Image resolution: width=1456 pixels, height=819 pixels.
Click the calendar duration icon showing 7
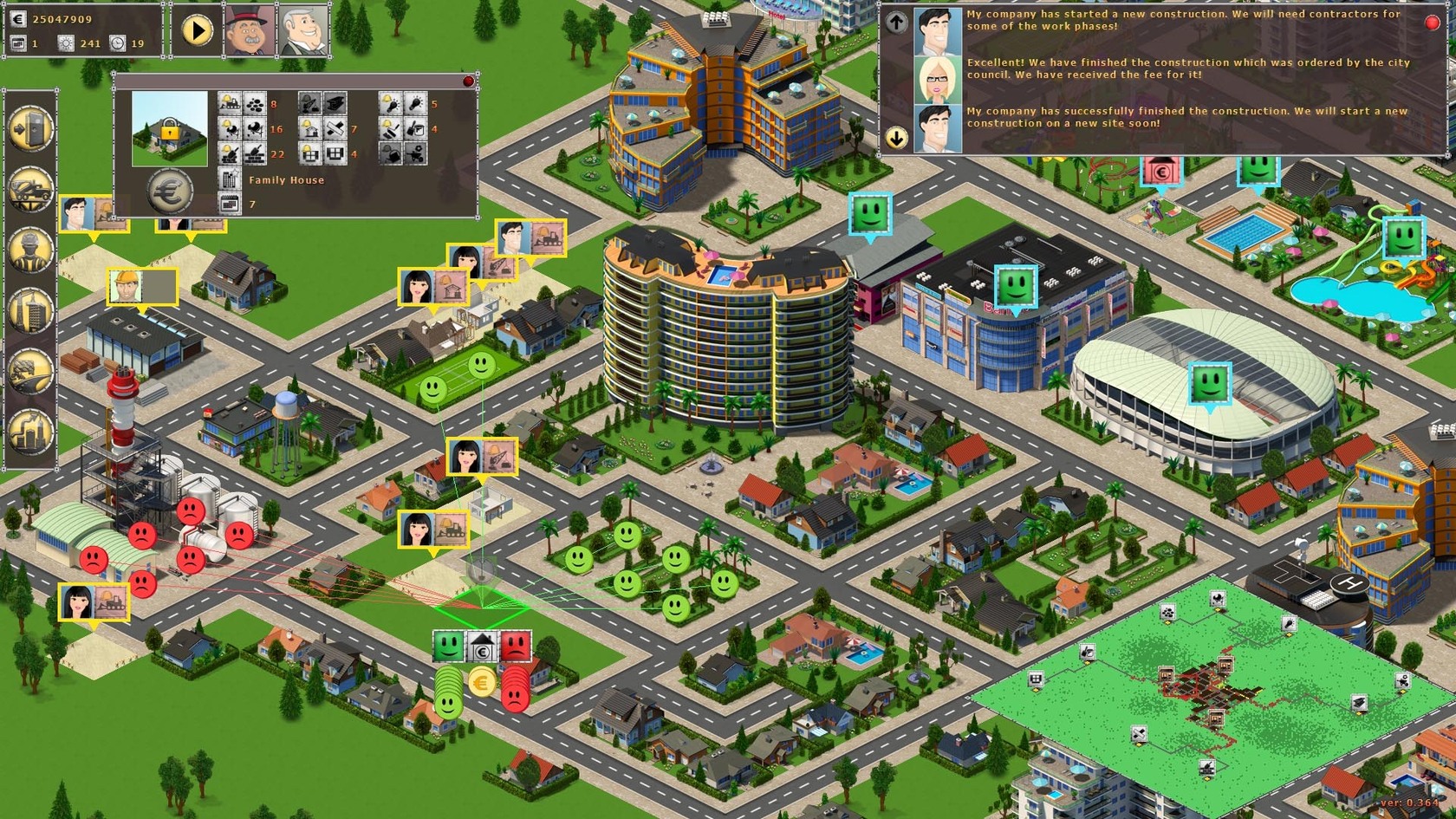pos(231,204)
